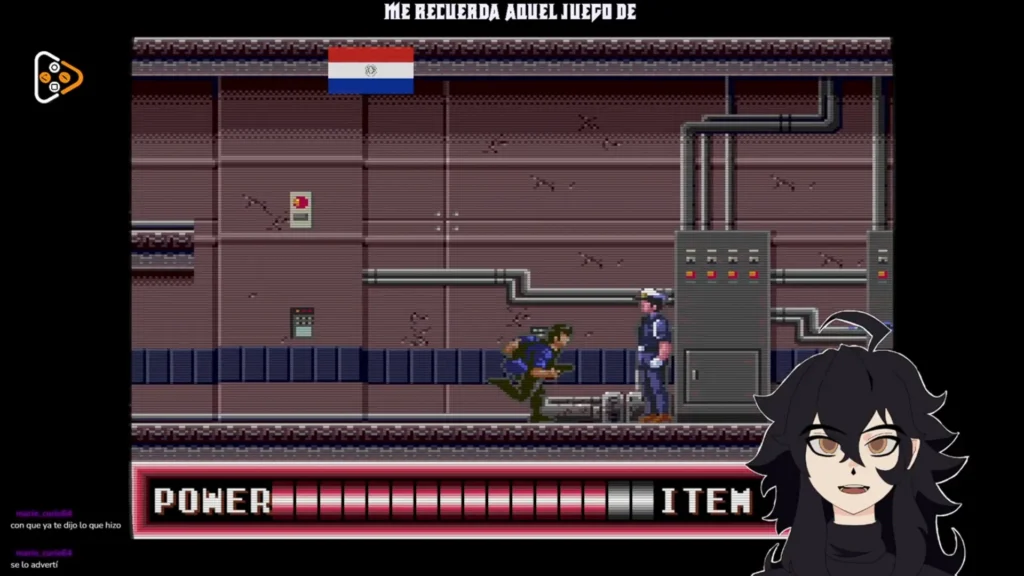Click the orange gamepad channel logo

pos(57,77)
